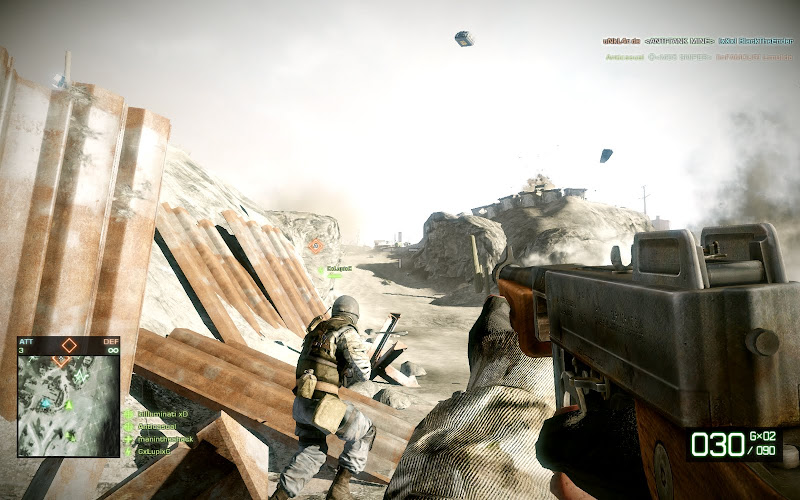
Task: Click the blue marker on the minimap
Action: click(x=45, y=403)
